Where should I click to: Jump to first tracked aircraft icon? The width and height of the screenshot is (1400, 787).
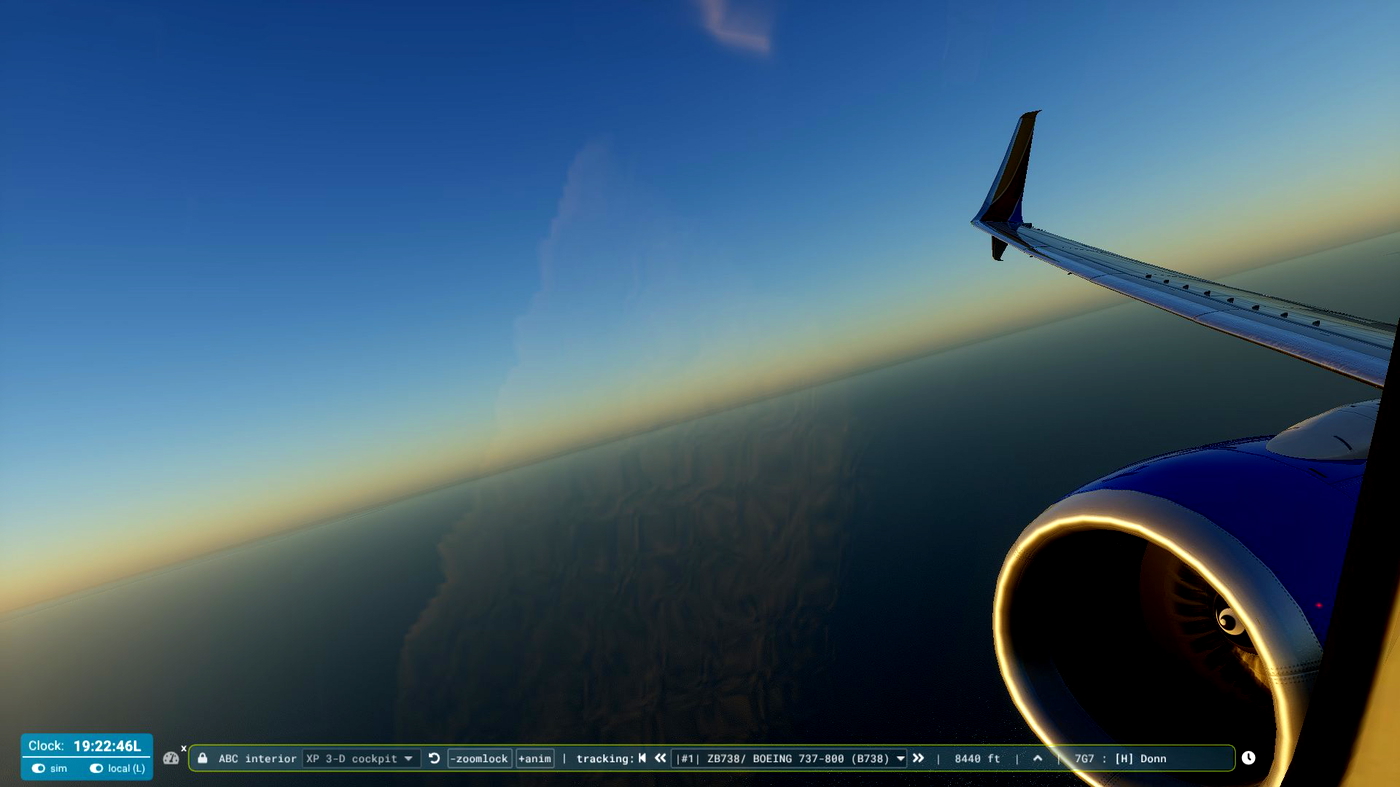[x=641, y=758]
